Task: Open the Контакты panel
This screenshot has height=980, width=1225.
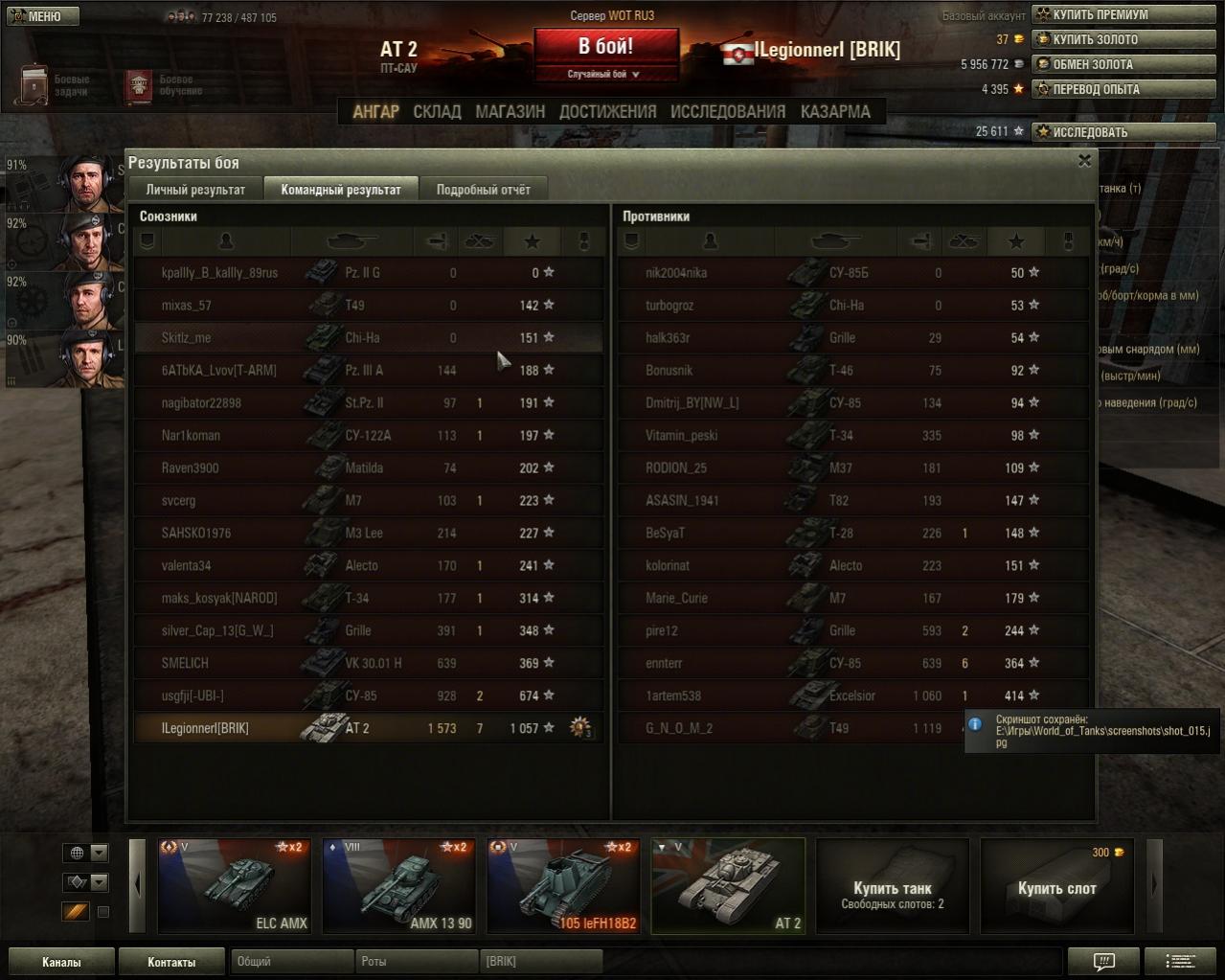Action: (x=171, y=962)
